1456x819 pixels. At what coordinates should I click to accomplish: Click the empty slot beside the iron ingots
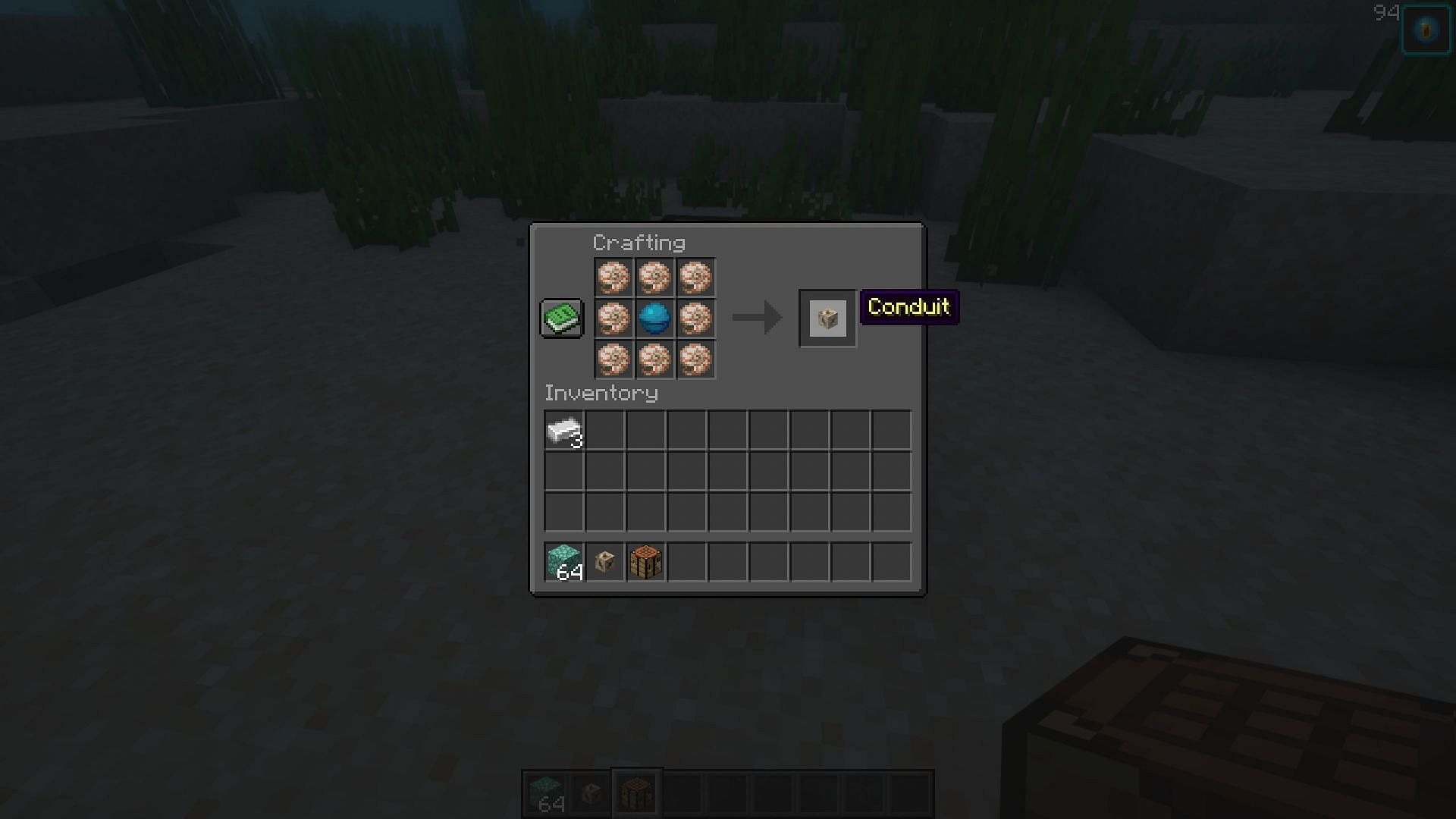pos(604,430)
